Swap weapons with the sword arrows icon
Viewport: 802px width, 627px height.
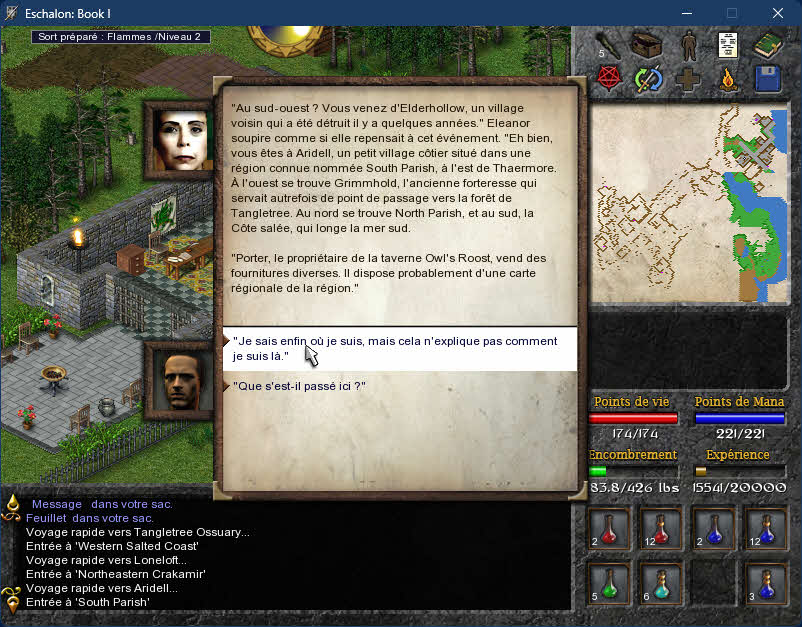[648, 79]
